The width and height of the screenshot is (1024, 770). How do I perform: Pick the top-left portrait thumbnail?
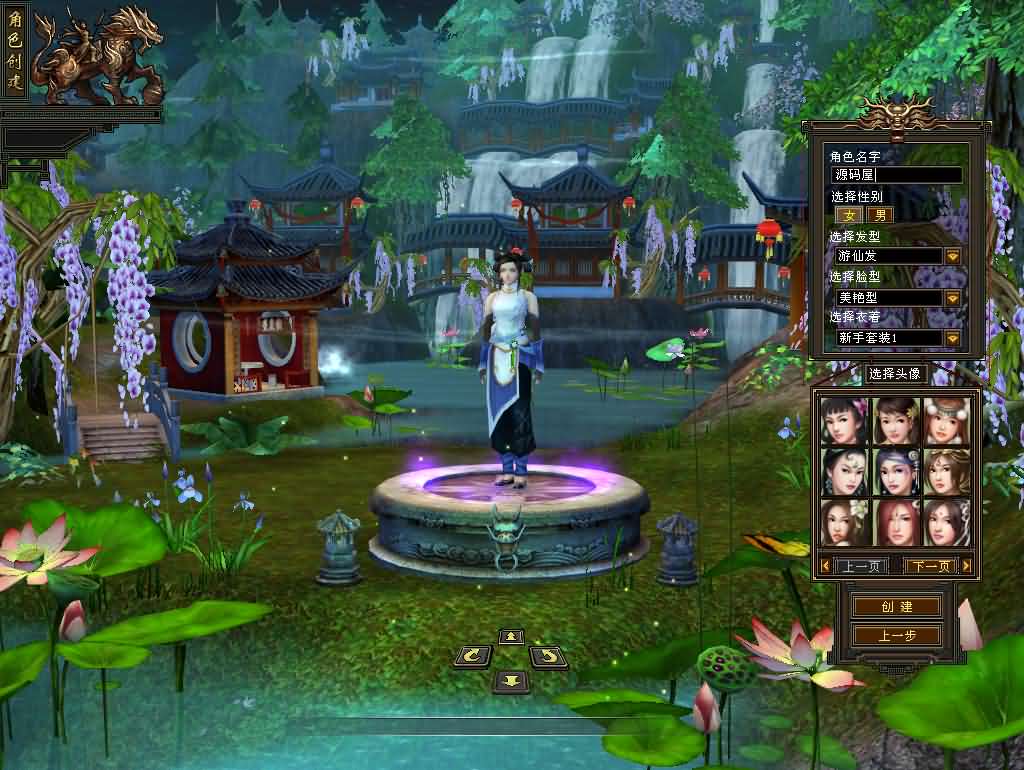pos(845,421)
